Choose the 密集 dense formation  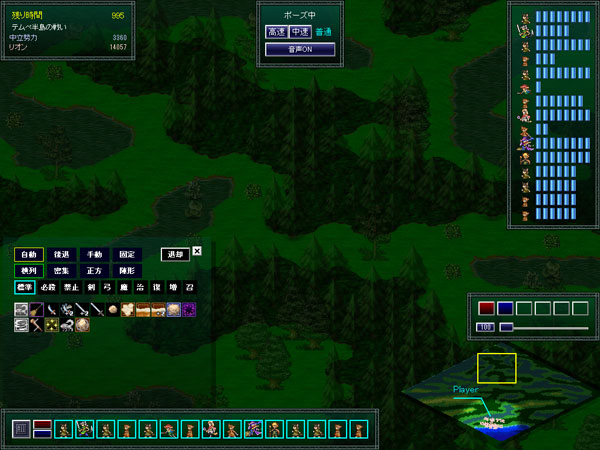pyautogui.click(x=62, y=271)
